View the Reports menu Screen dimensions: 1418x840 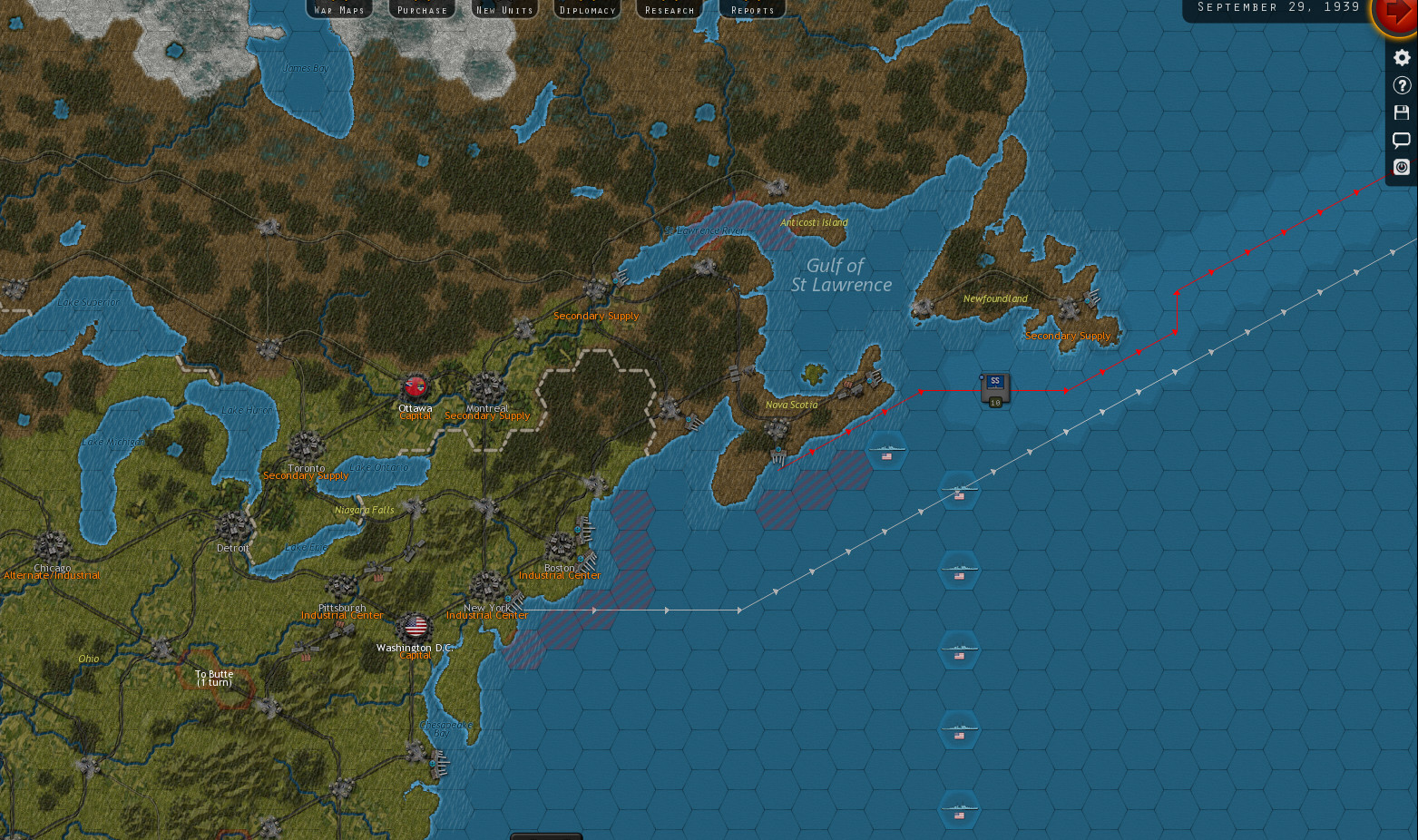point(753,10)
